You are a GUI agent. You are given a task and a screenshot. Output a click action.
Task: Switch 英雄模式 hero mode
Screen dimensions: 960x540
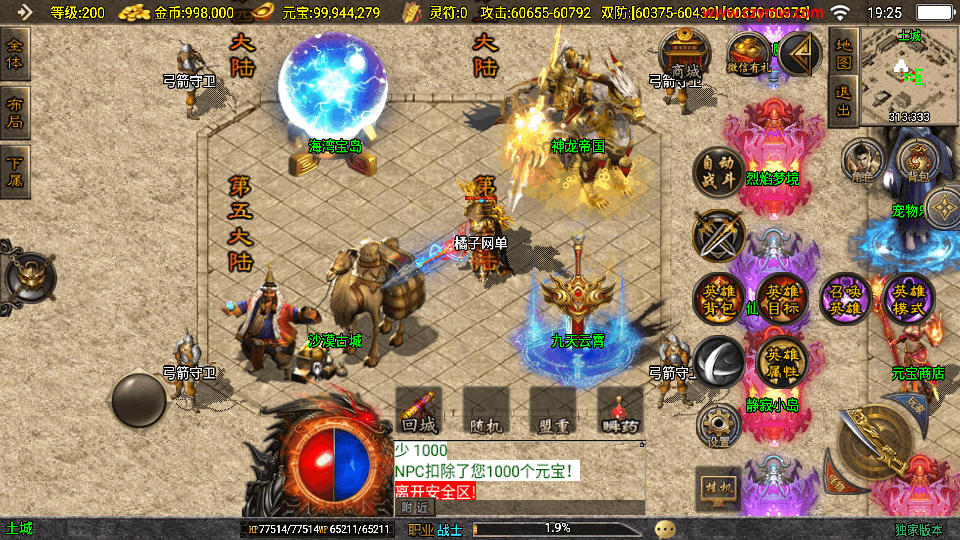(909, 298)
